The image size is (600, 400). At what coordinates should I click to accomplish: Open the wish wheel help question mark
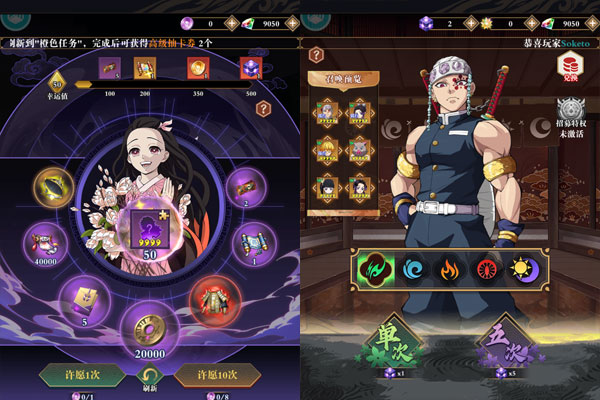click(x=264, y=105)
